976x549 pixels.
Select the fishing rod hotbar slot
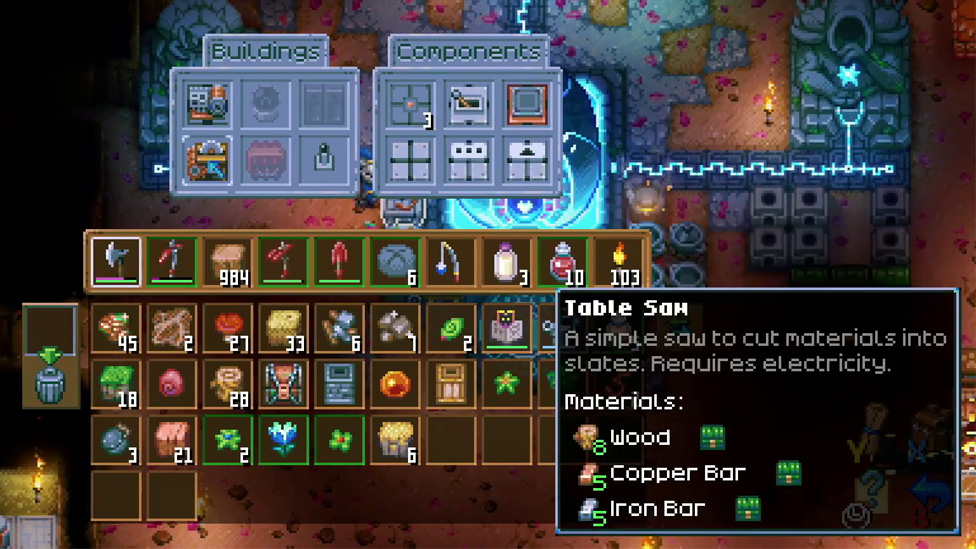(x=451, y=262)
